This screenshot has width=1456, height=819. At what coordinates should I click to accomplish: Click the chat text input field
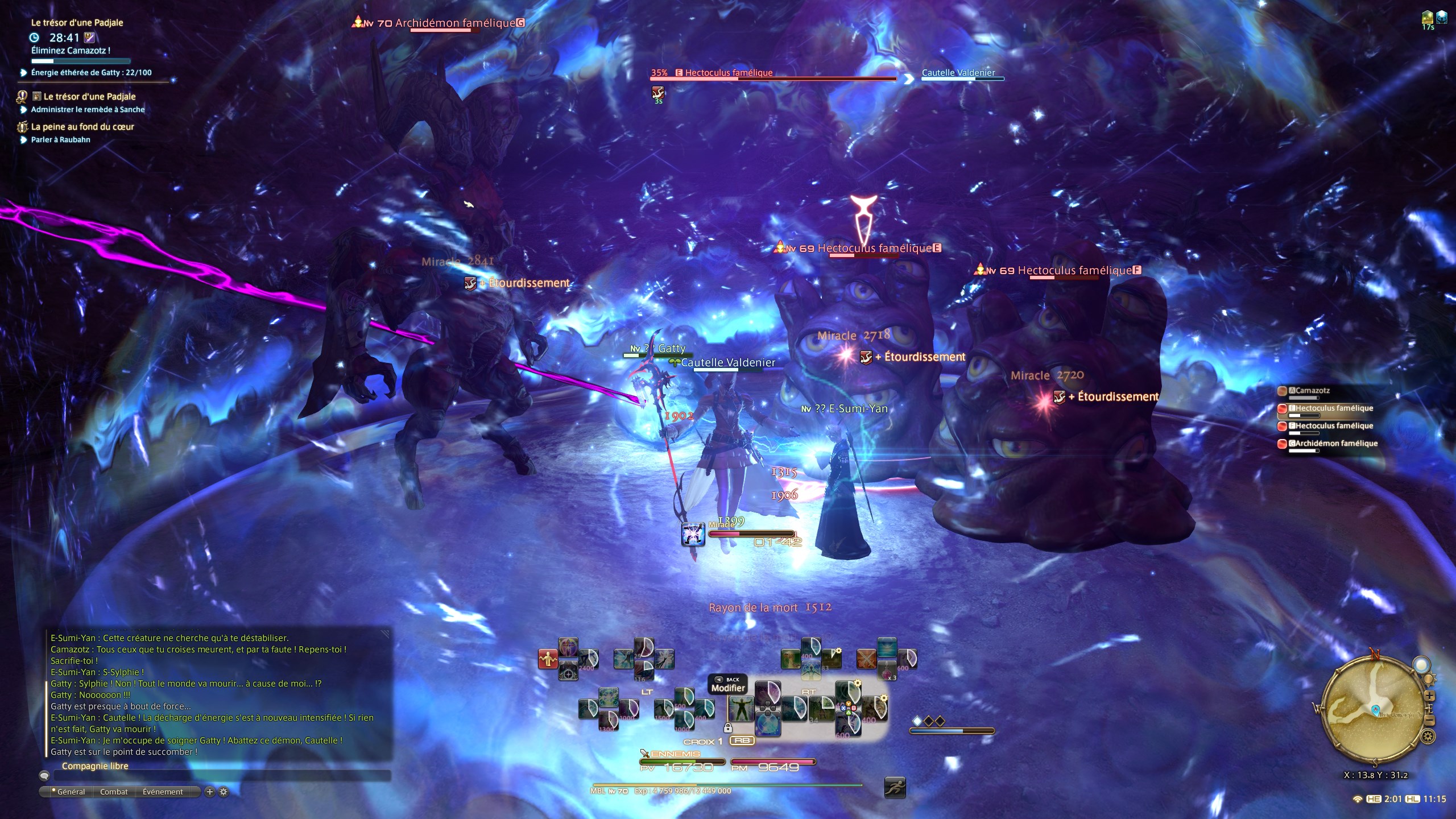pyautogui.click(x=222, y=776)
